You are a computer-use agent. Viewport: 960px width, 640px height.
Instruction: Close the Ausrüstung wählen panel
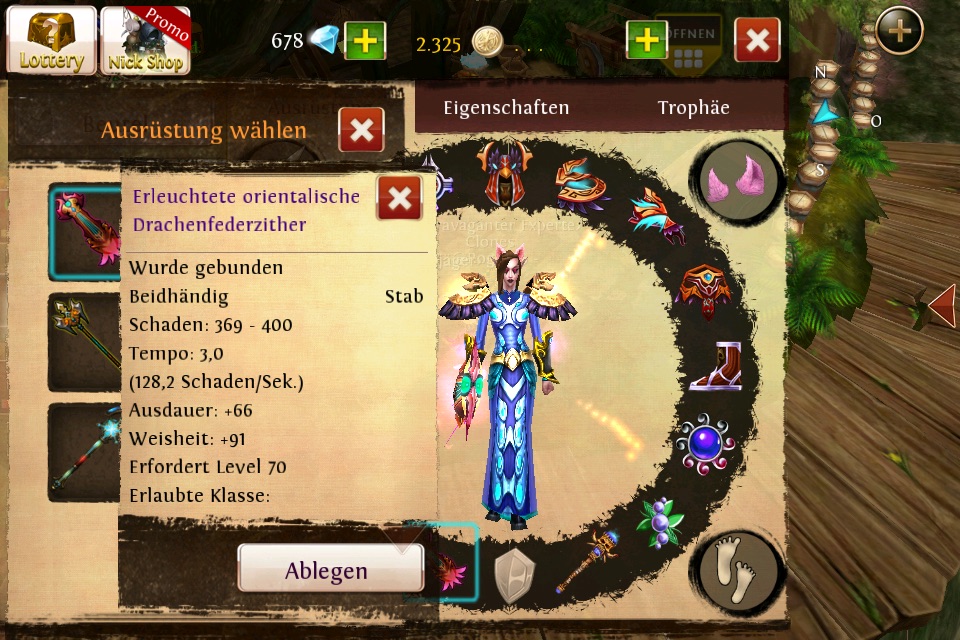point(361,130)
